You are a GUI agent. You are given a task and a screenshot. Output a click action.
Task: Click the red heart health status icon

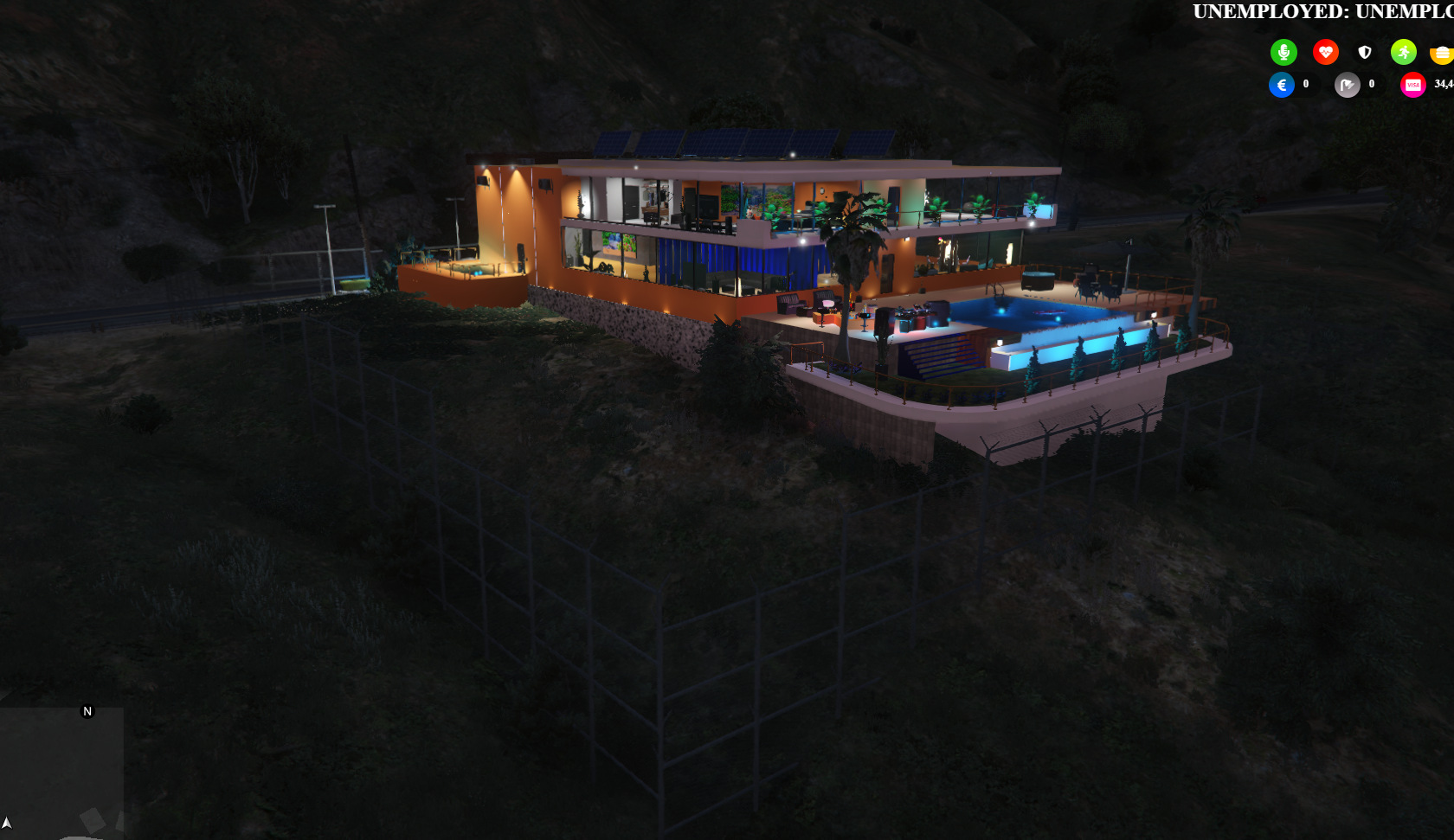coord(1326,52)
